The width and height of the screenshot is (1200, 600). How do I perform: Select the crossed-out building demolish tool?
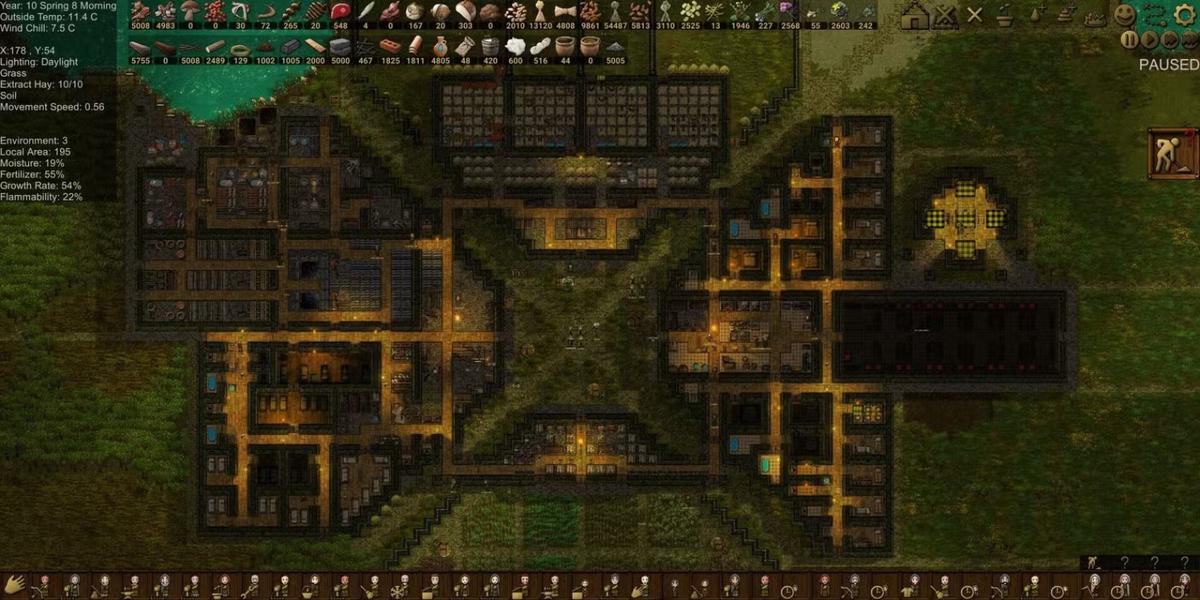click(945, 16)
